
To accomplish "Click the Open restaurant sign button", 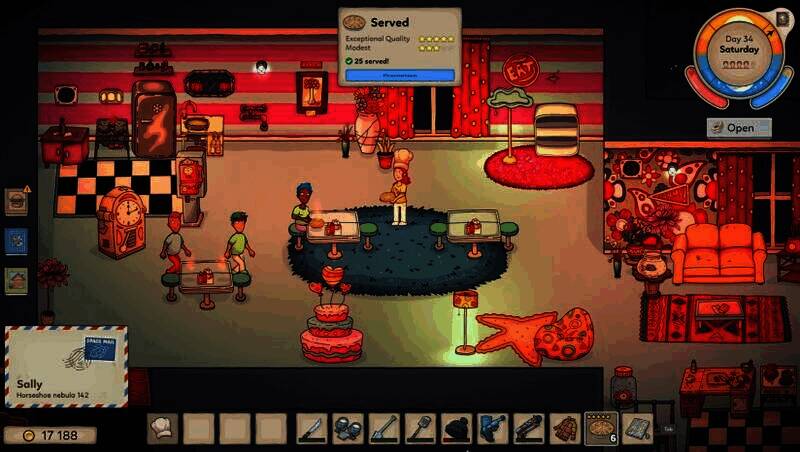I will [739, 127].
